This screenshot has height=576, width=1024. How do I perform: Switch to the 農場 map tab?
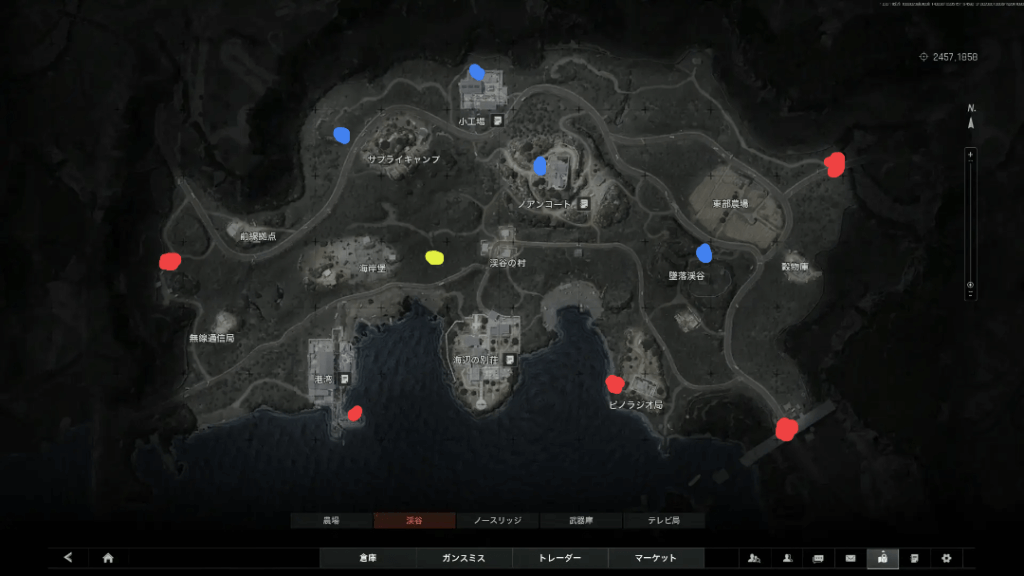[331, 521]
